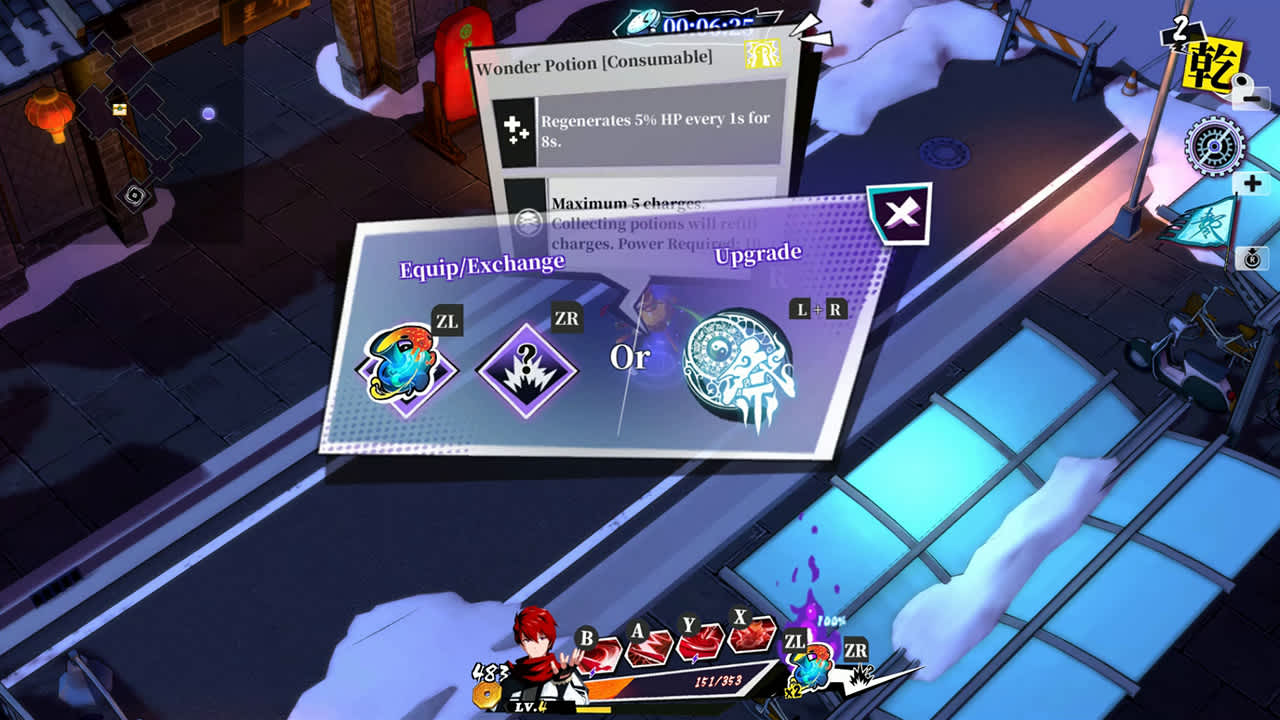Screen dimensions: 1280x720
Task: Click the plus button on the right sidebar
Action: coord(1250,183)
